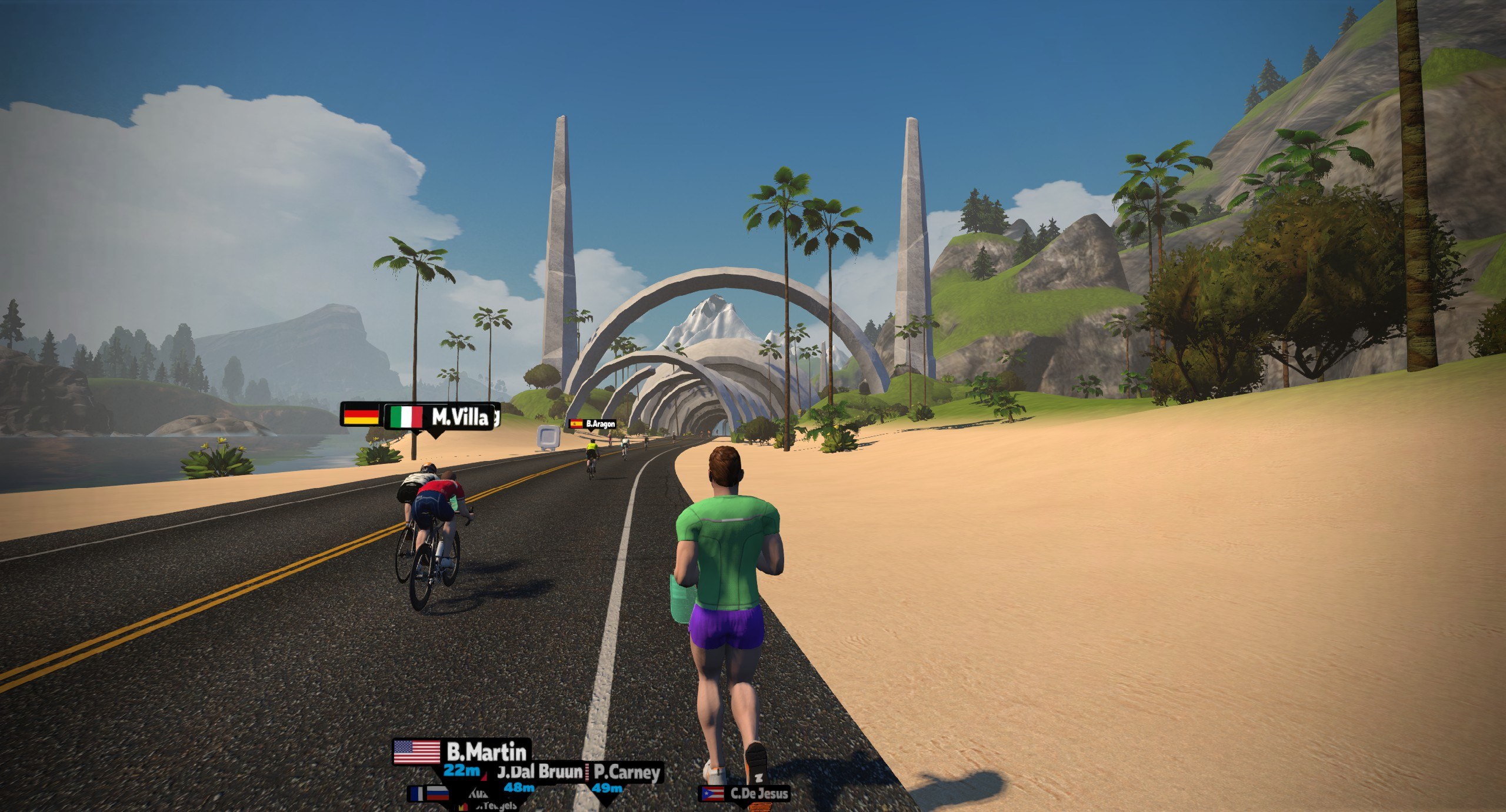Image resolution: width=1506 pixels, height=812 pixels.
Task: Select the J.Dal Bruun name tag
Action: click(539, 771)
